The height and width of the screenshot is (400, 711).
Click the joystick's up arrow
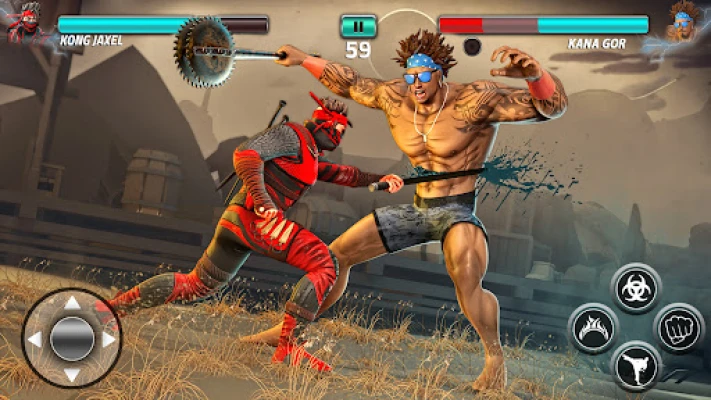tap(71, 304)
